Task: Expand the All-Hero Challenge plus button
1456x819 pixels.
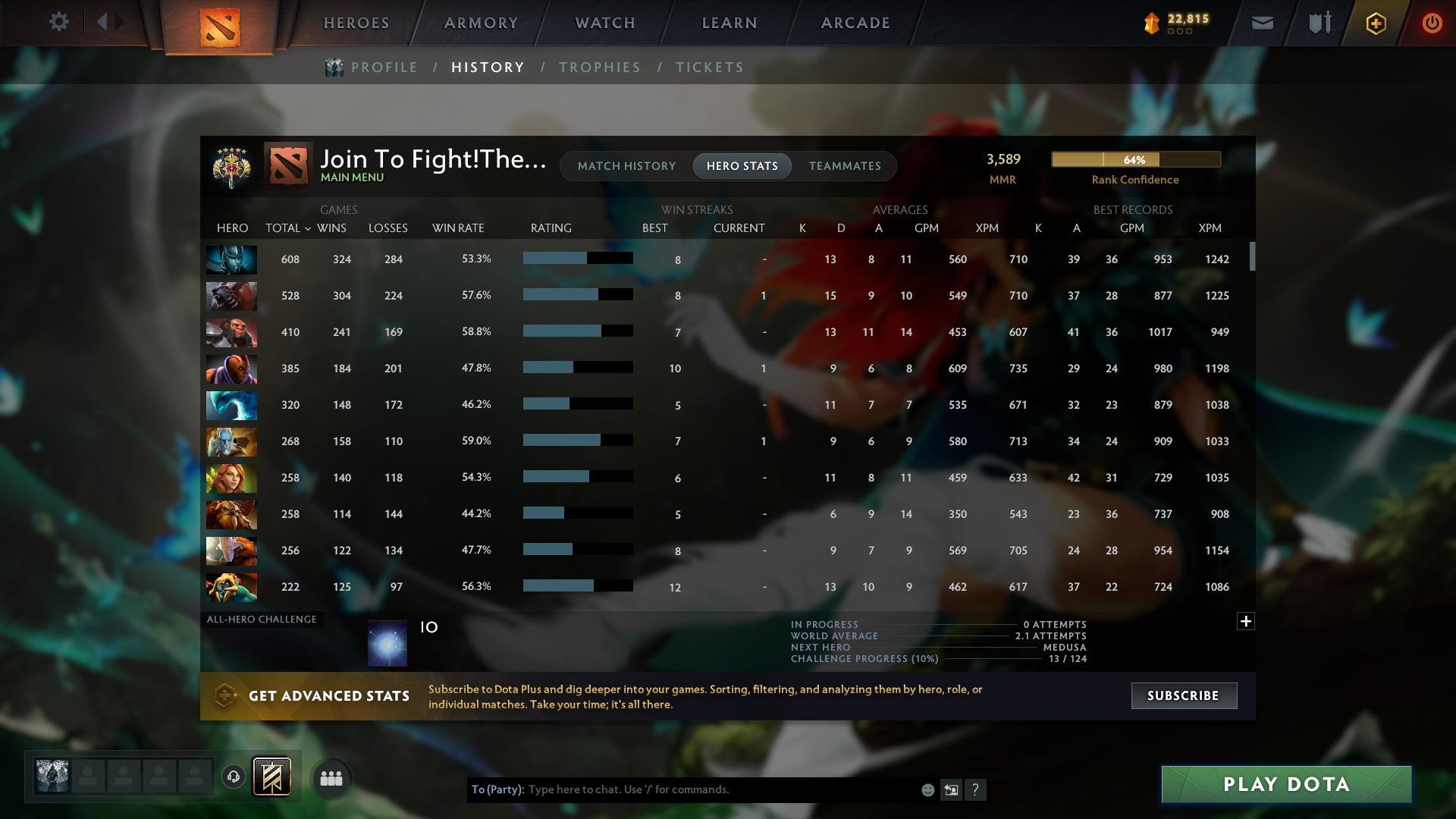Action: pyautogui.click(x=1246, y=621)
